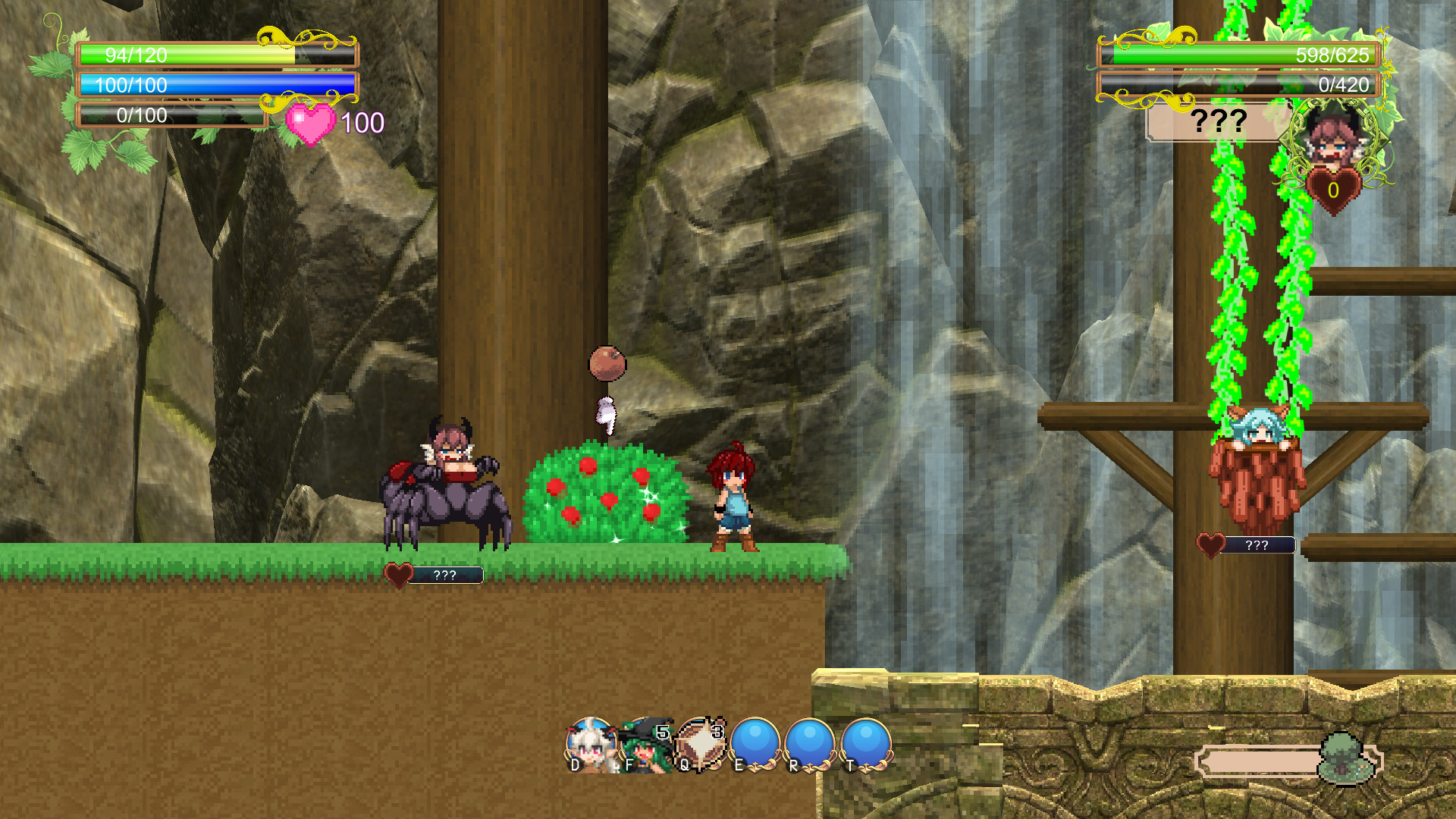Select the empty blue orb slot E
1456x819 pixels.
click(755, 743)
